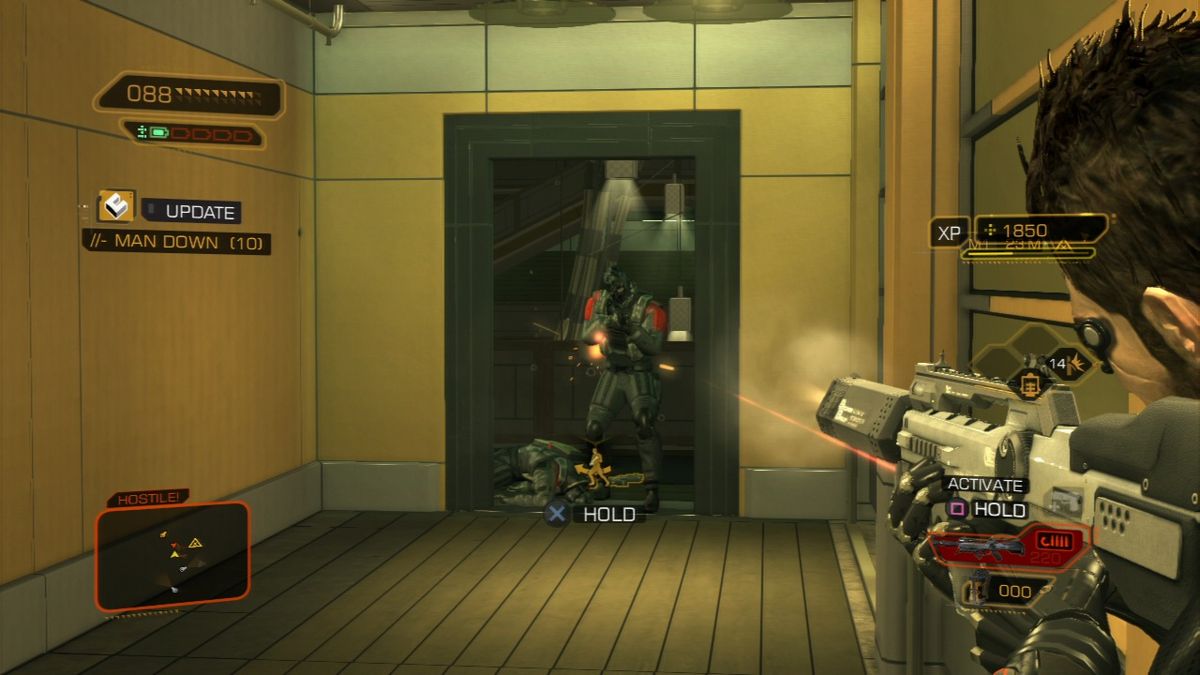
Task: Open the hostile radar minimap
Action: [172, 555]
